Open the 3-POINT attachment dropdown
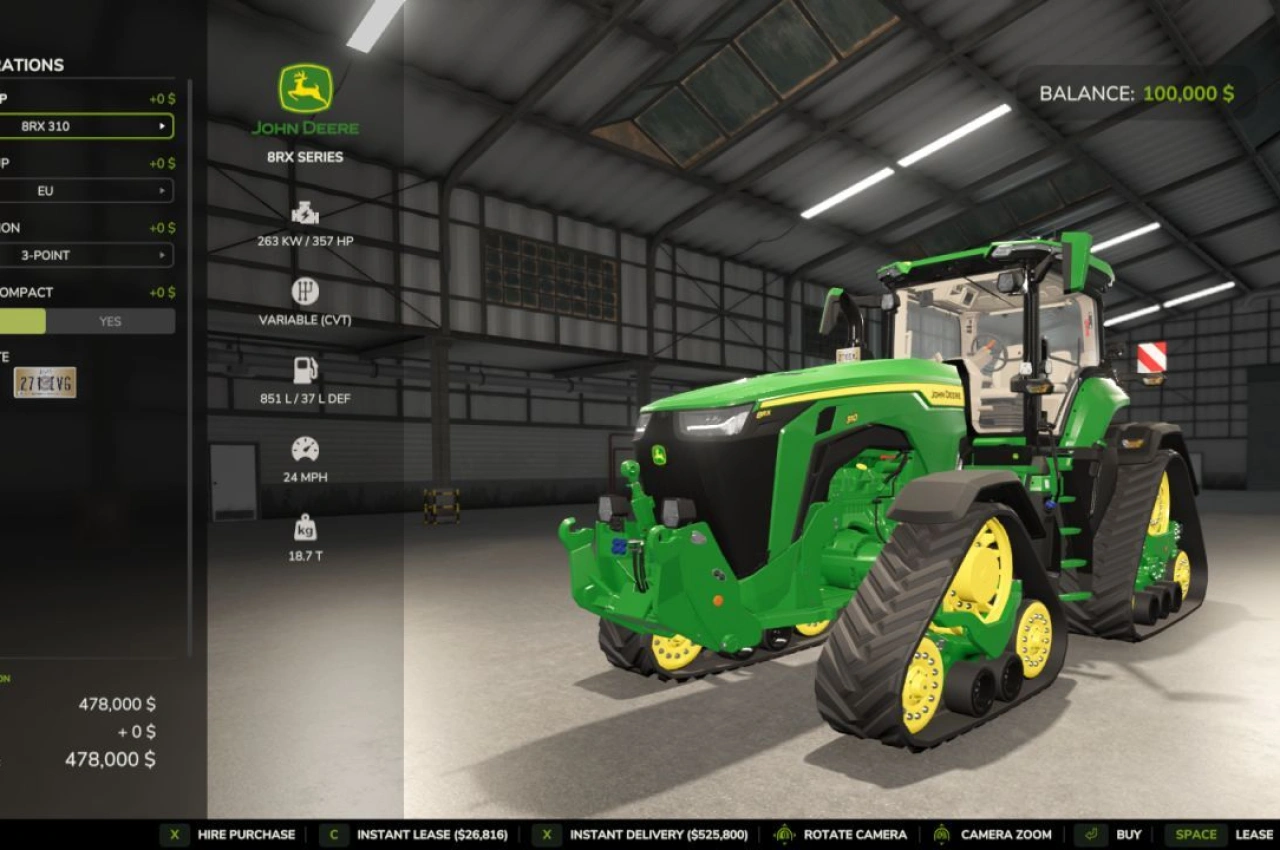Image resolution: width=1280 pixels, height=850 pixels. click(x=85, y=256)
